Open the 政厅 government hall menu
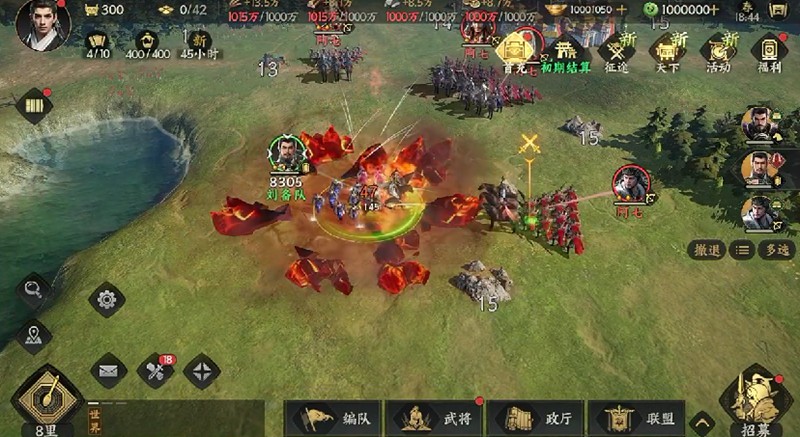Screen dimensions: 800x437 tap(535, 418)
